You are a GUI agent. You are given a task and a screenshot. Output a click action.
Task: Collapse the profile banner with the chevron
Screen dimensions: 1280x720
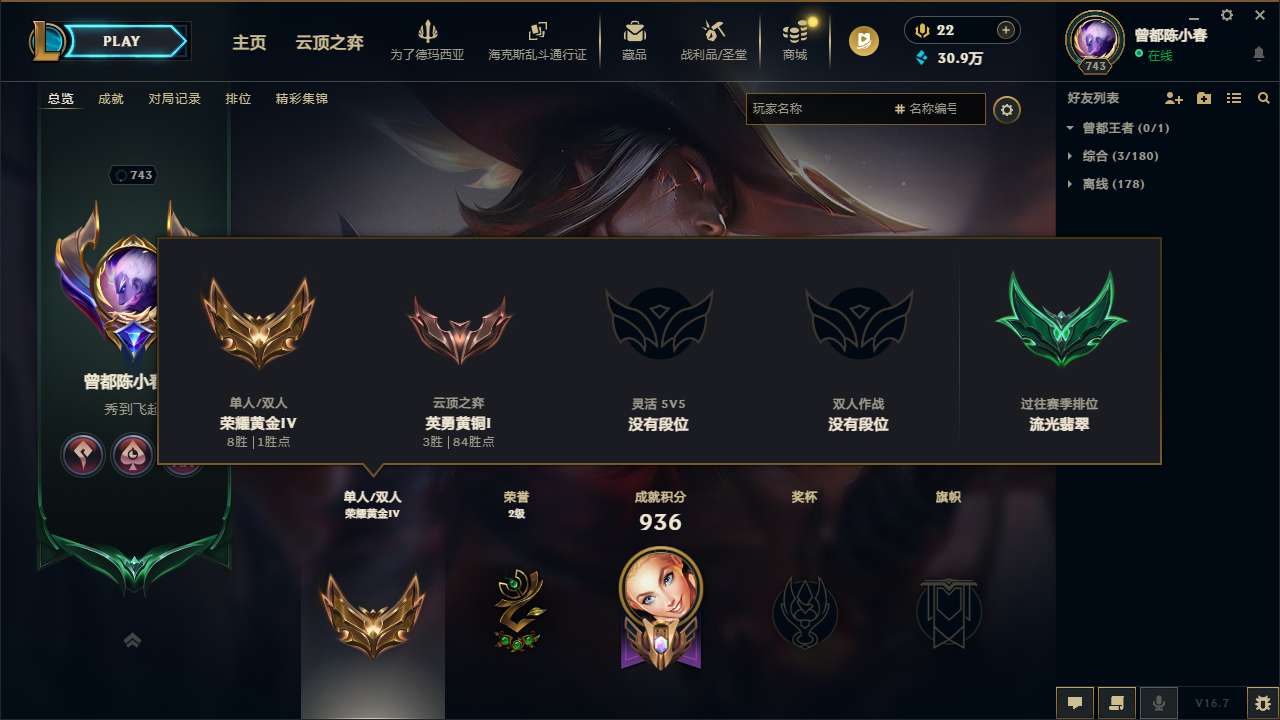click(x=132, y=638)
